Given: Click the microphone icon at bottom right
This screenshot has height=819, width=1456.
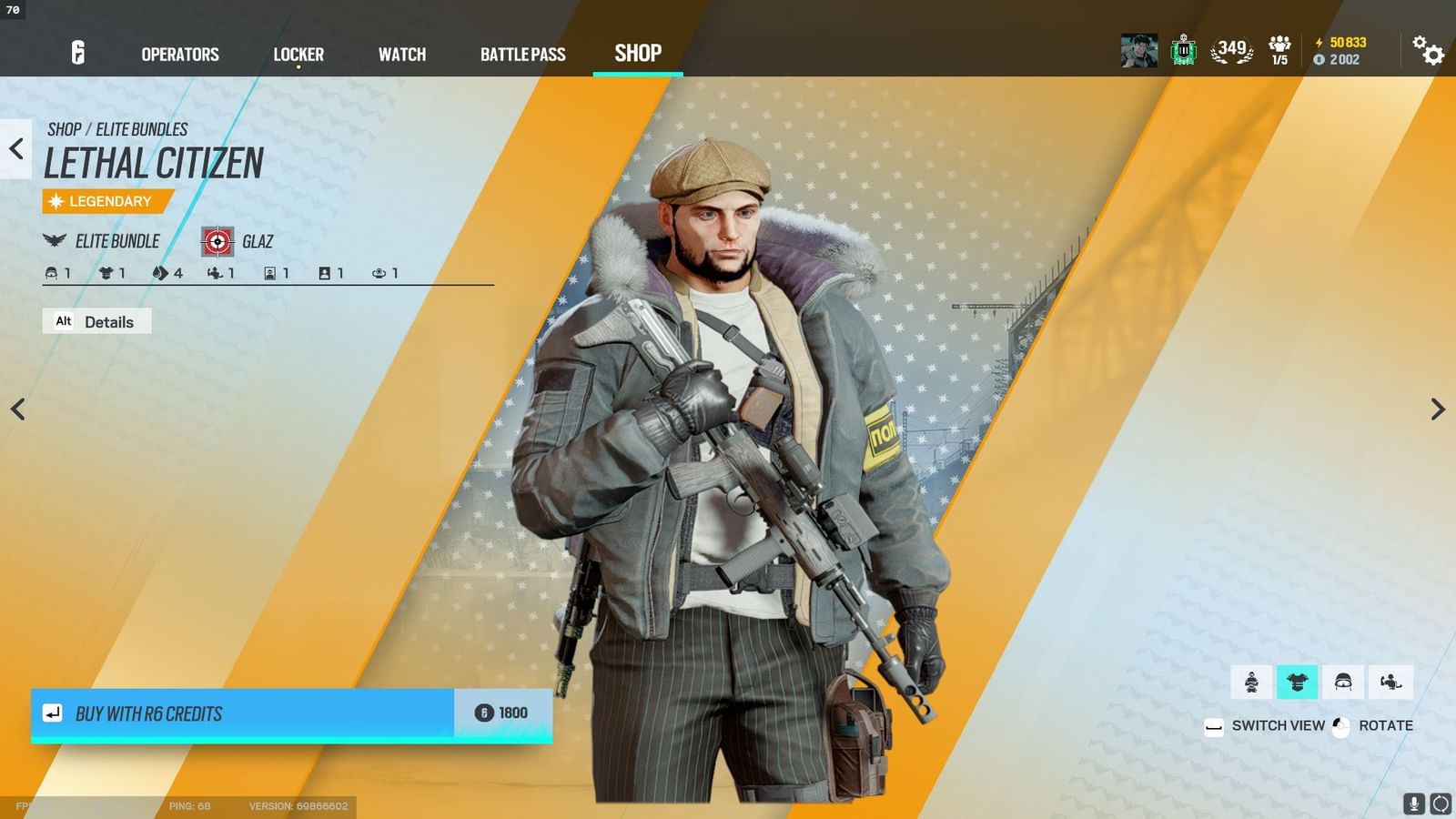Looking at the screenshot, I should (1413, 804).
